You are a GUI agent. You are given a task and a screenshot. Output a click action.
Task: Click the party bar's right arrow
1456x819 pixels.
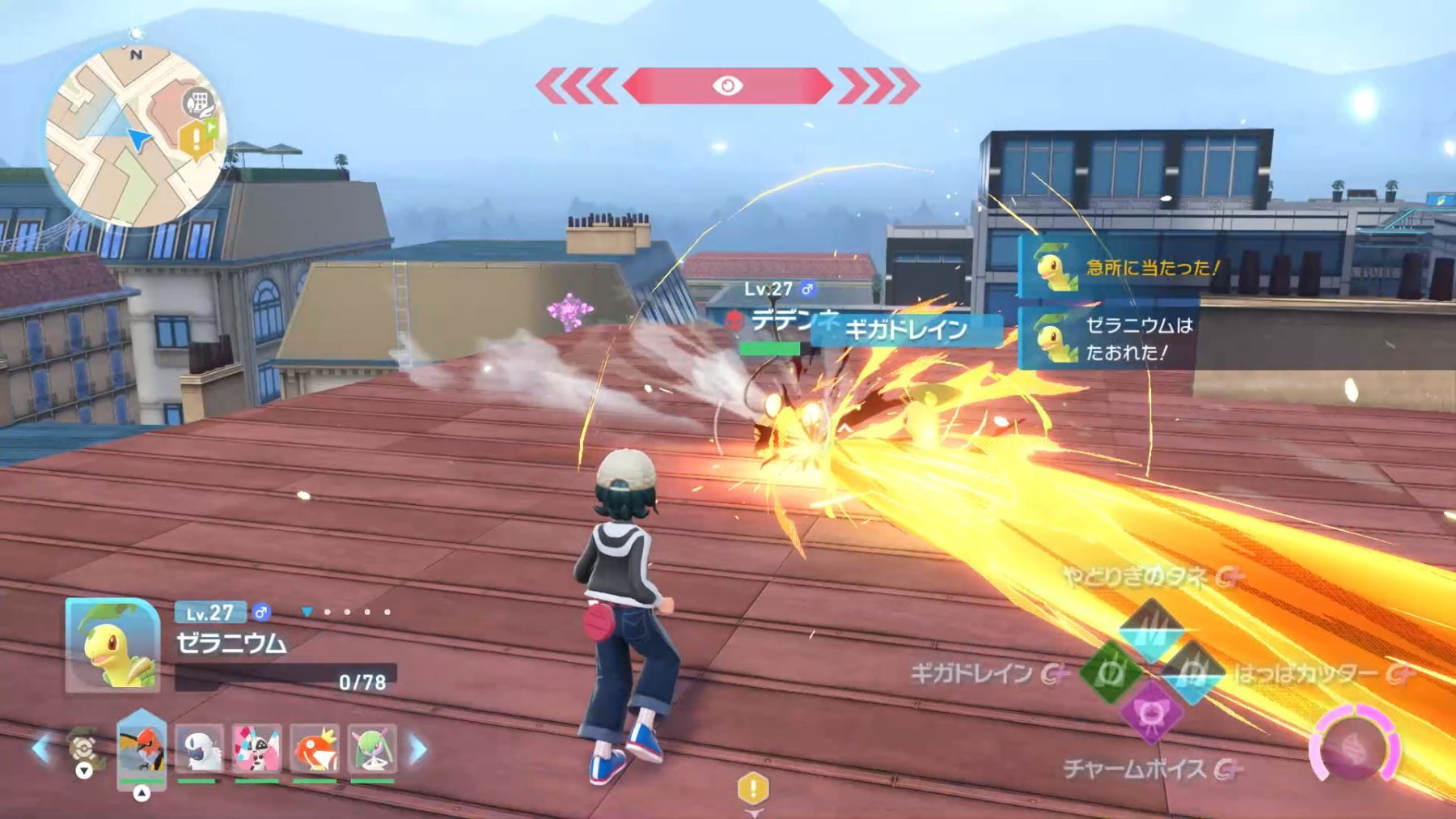(417, 749)
